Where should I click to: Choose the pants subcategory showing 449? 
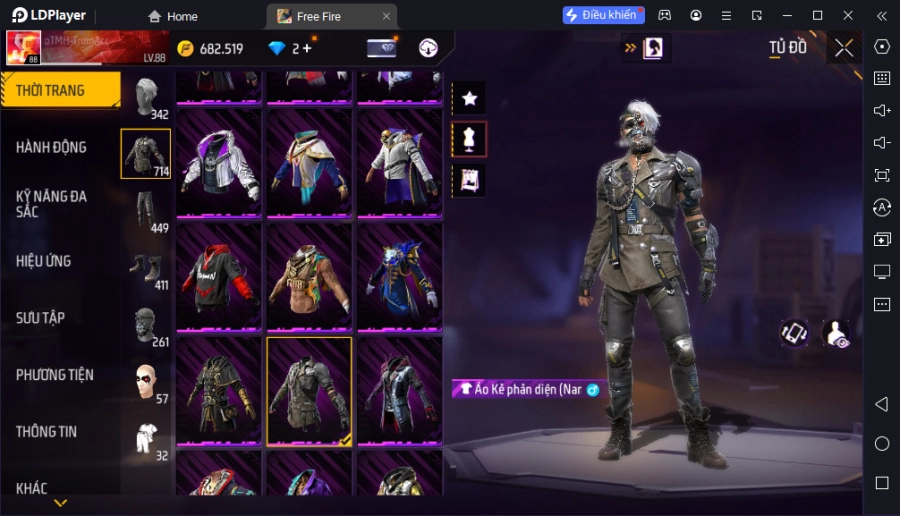point(147,211)
